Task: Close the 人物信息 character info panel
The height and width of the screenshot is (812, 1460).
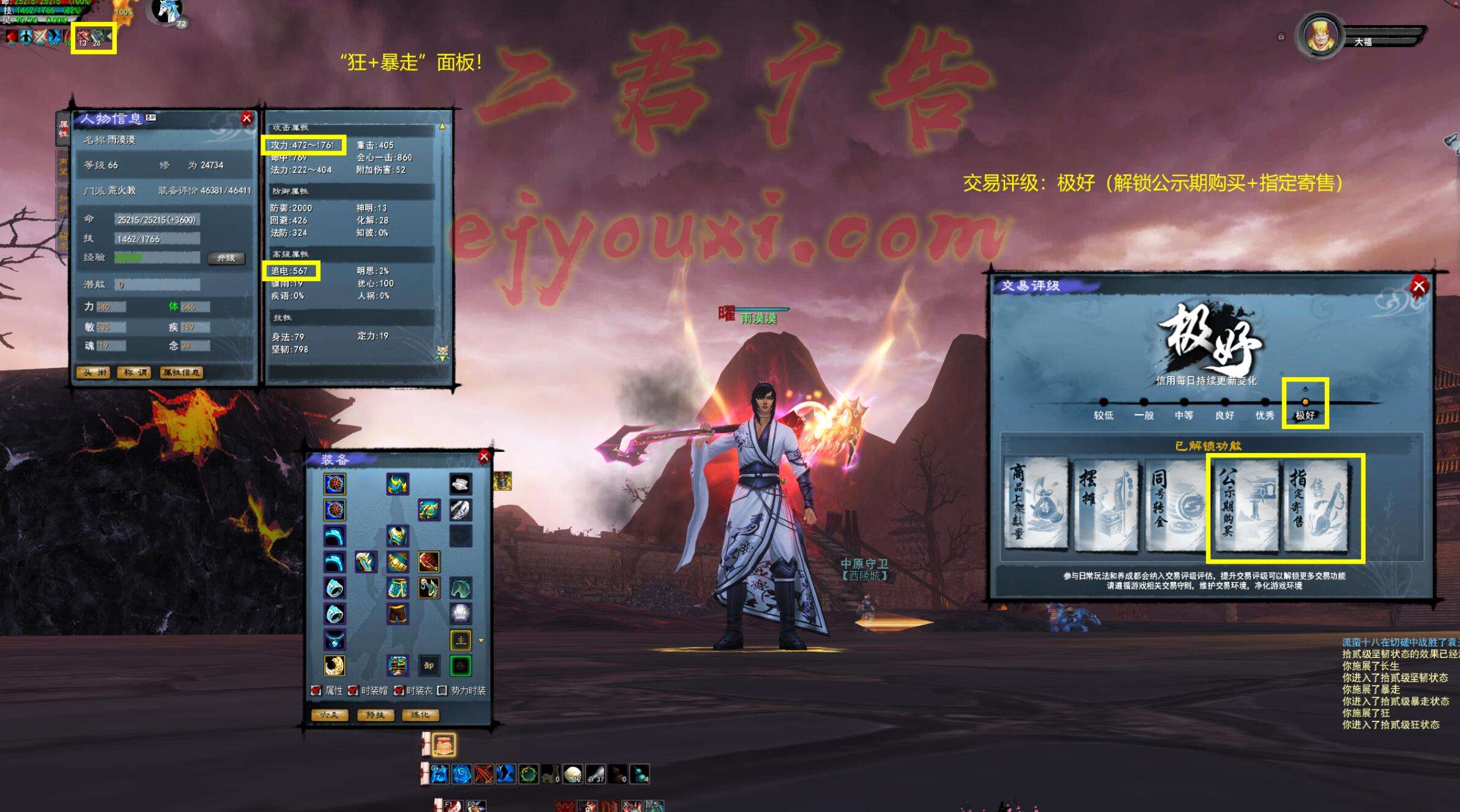Action: click(246, 119)
